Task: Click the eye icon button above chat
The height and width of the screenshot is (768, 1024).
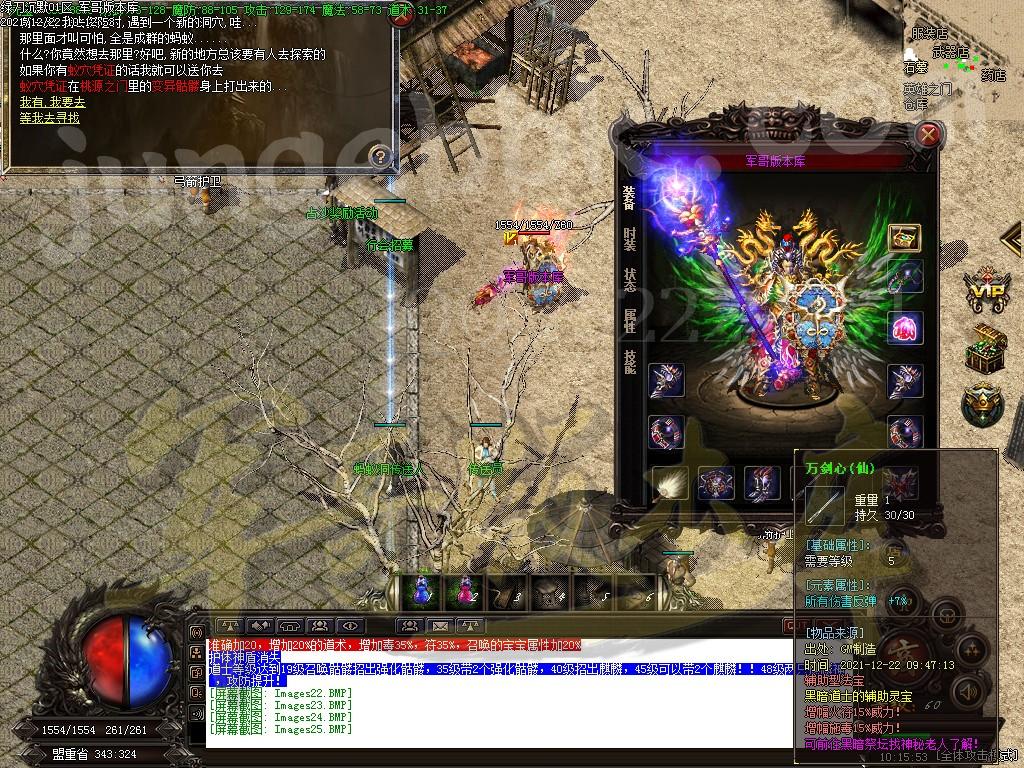Action: 351,627
